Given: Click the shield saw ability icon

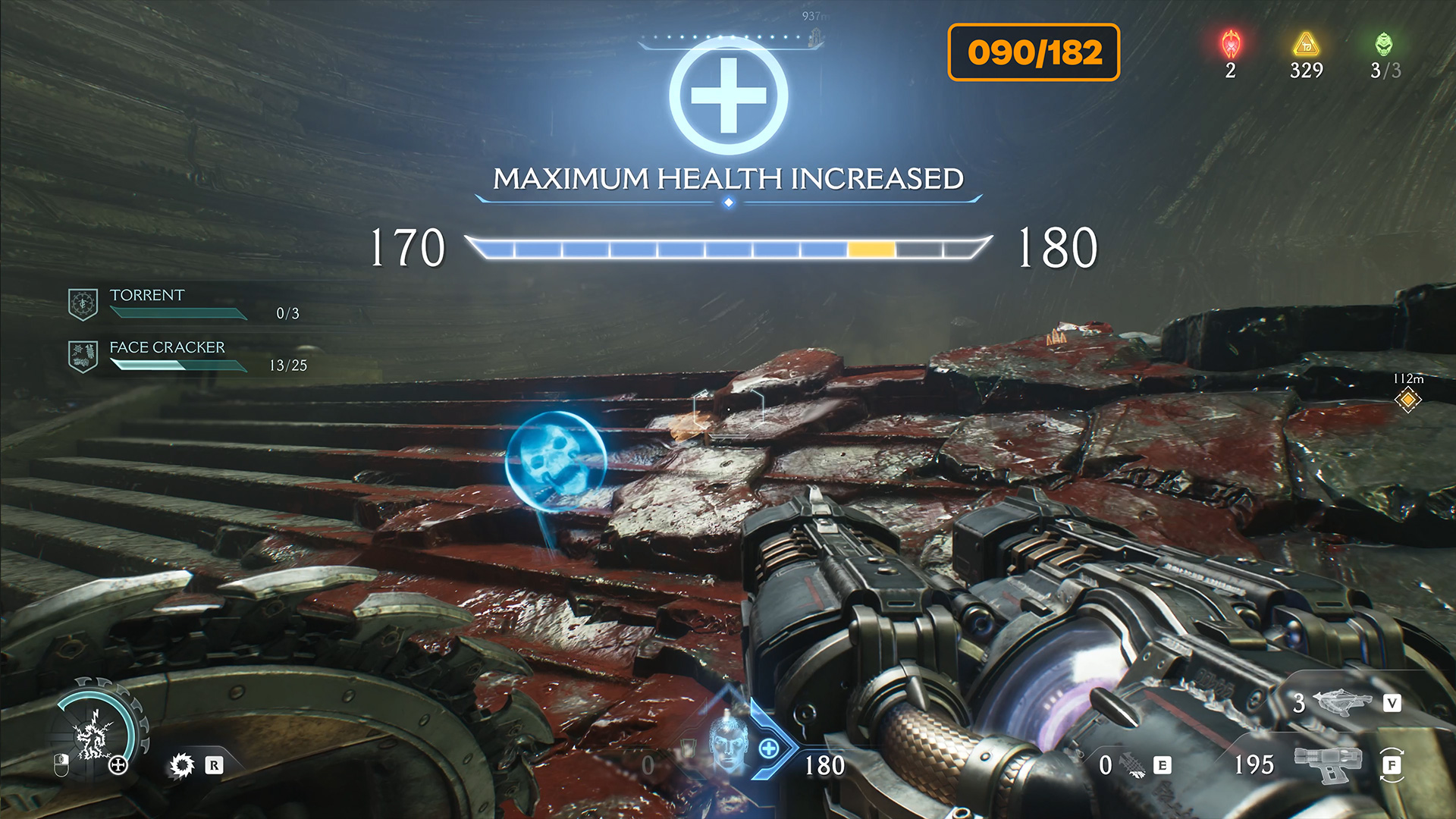Looking at the screenshot, I should 182,765.
